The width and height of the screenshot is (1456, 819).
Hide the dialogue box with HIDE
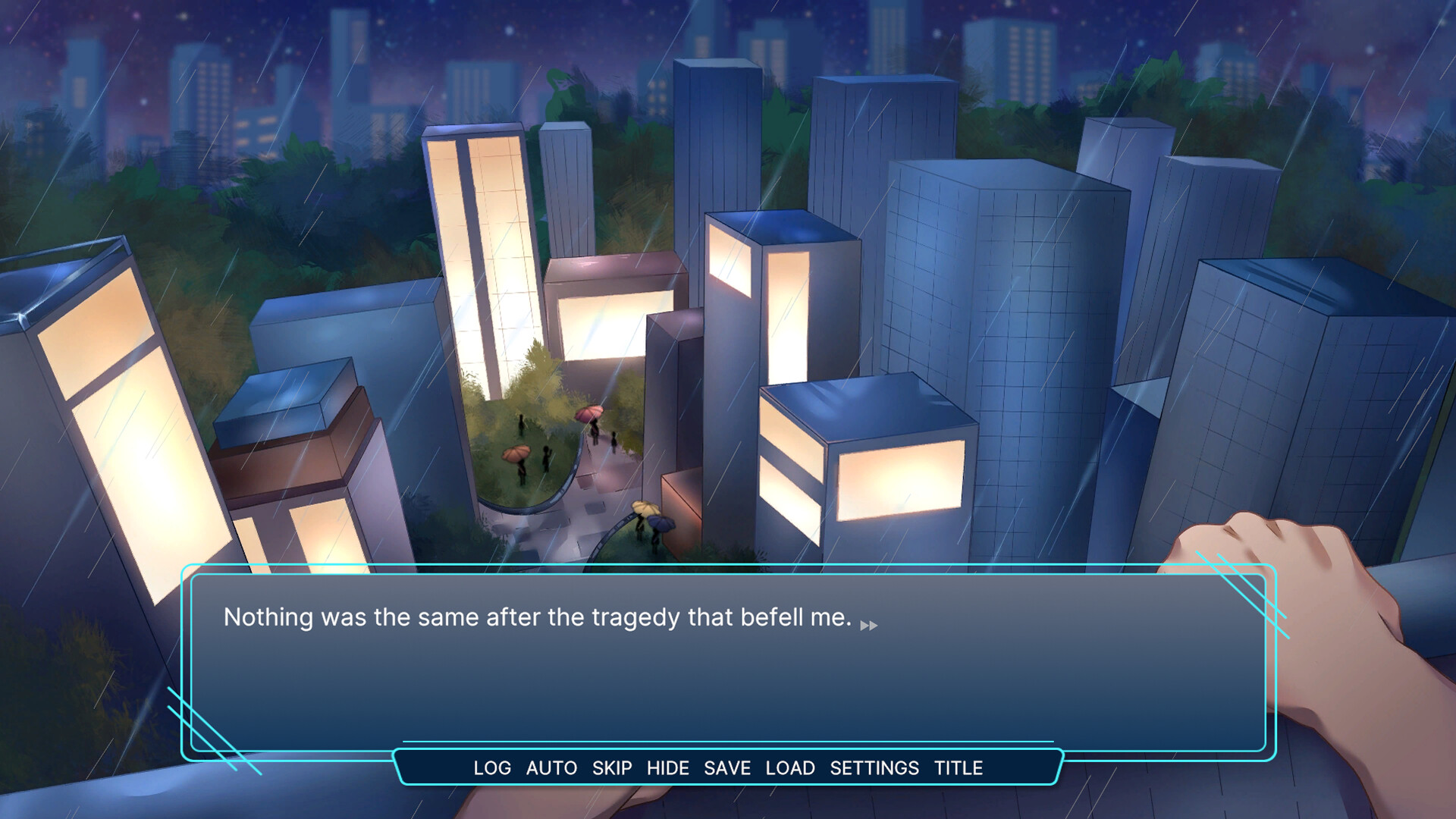(667, 768)
